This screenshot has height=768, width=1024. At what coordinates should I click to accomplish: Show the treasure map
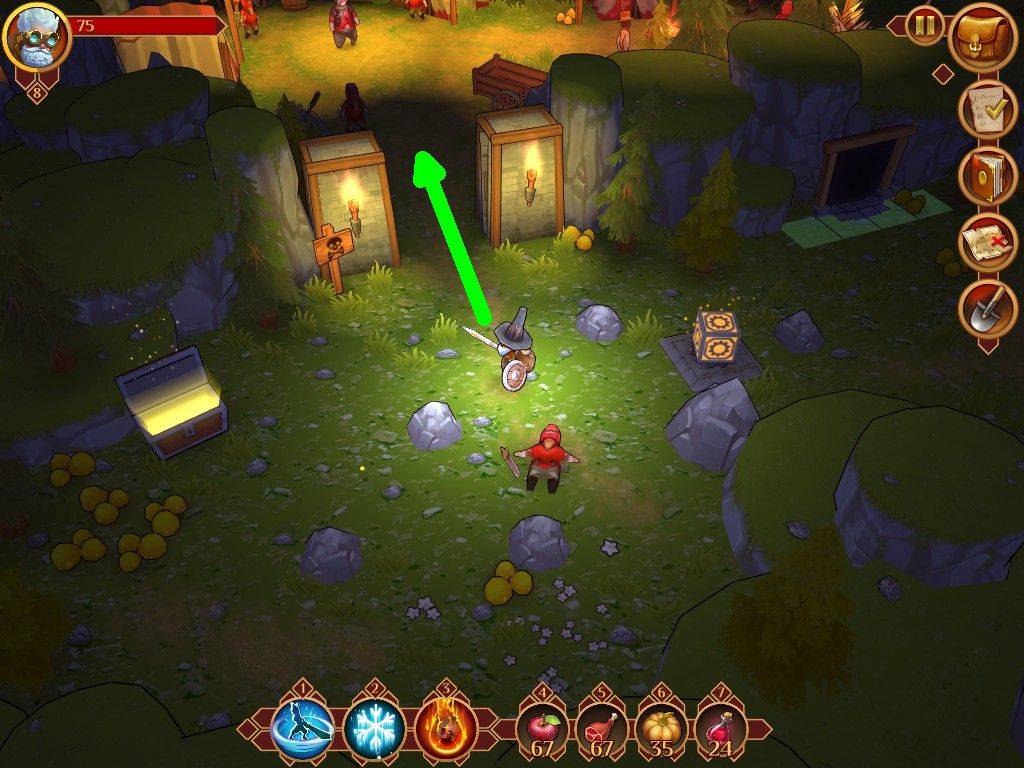pyautogui.click(x=987, y=242)
